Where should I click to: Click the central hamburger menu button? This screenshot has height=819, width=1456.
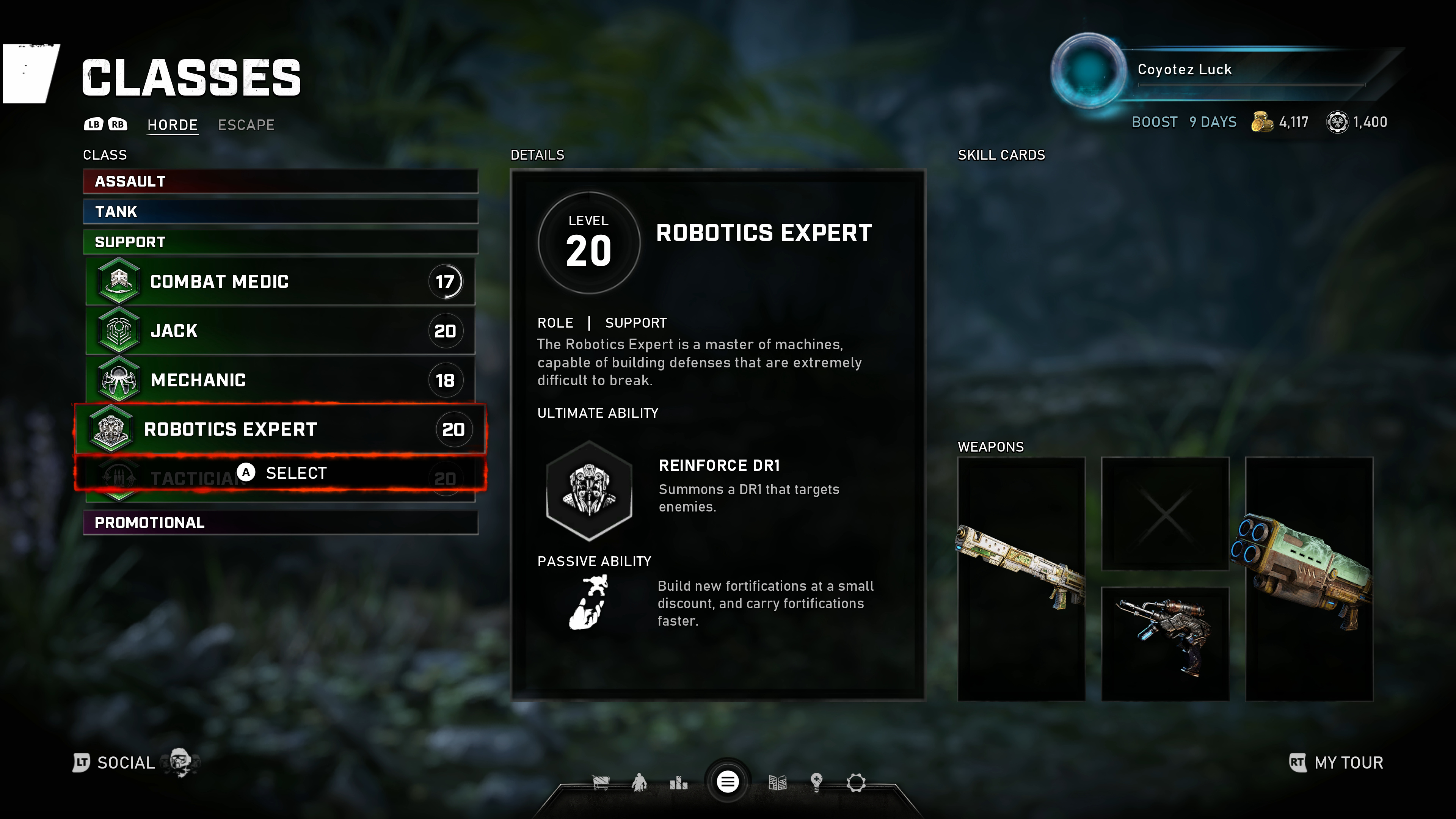pos(728,782)
